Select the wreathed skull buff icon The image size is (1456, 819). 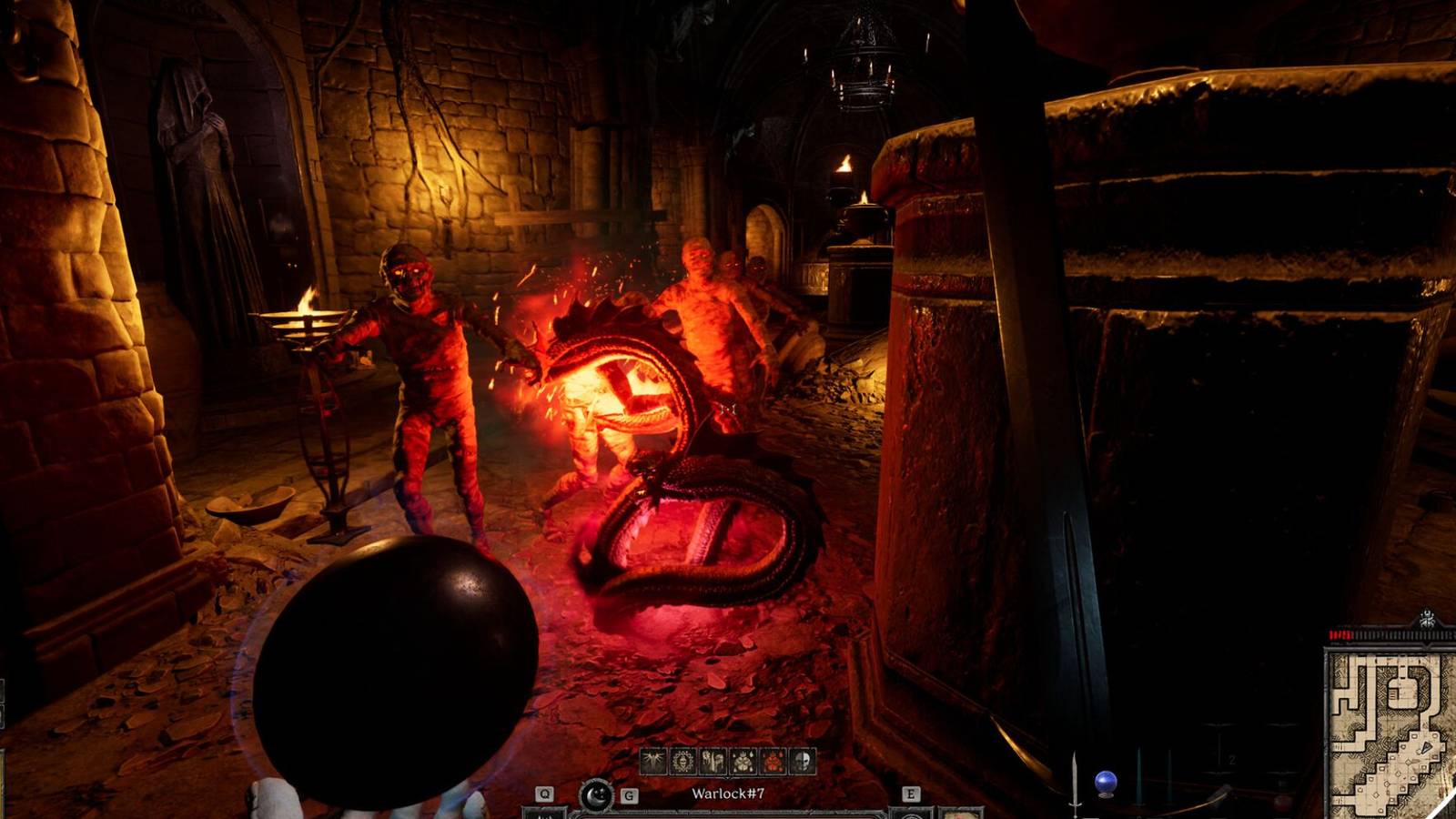click(x=683, y=761)
